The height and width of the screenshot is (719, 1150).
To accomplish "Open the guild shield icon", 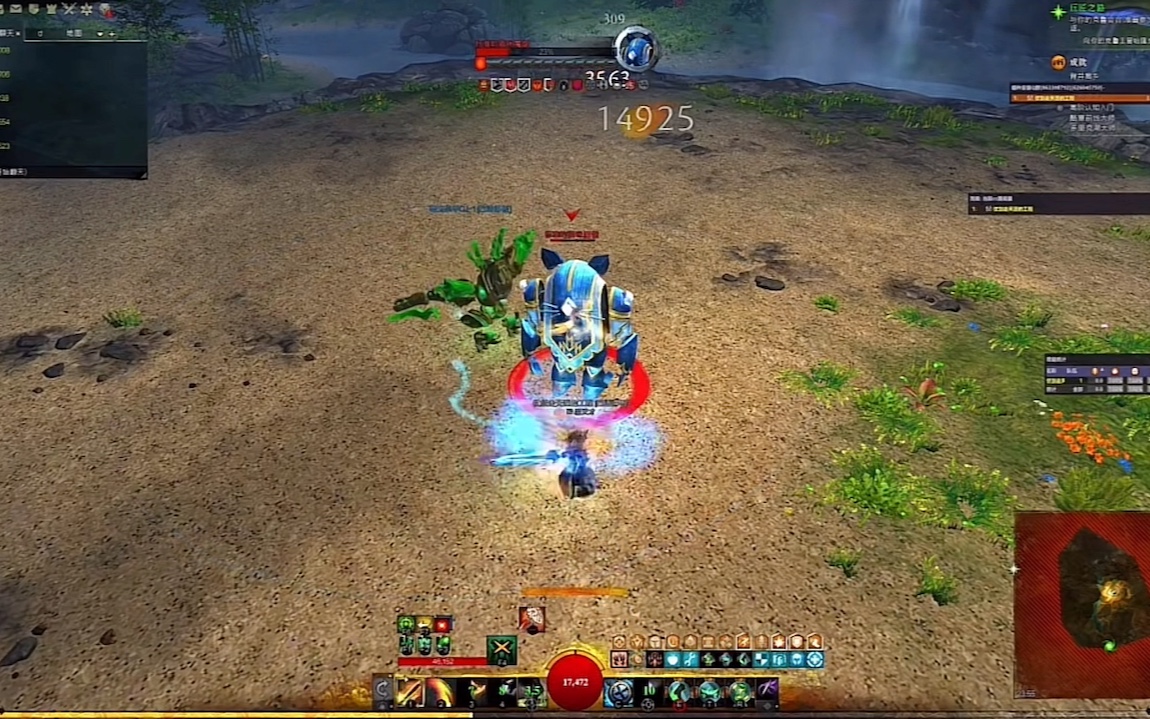I will point(33,9).
